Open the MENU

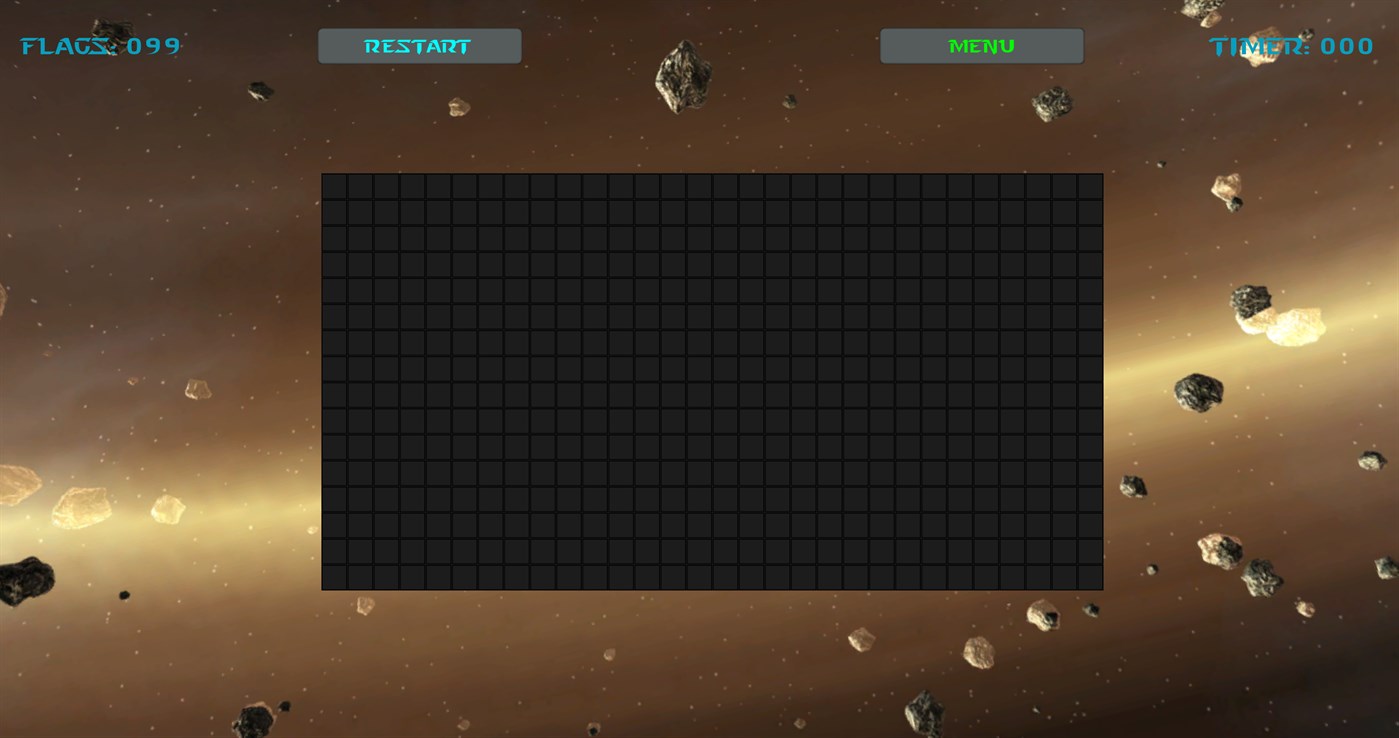pyautogui.click(x=980, y=45)
